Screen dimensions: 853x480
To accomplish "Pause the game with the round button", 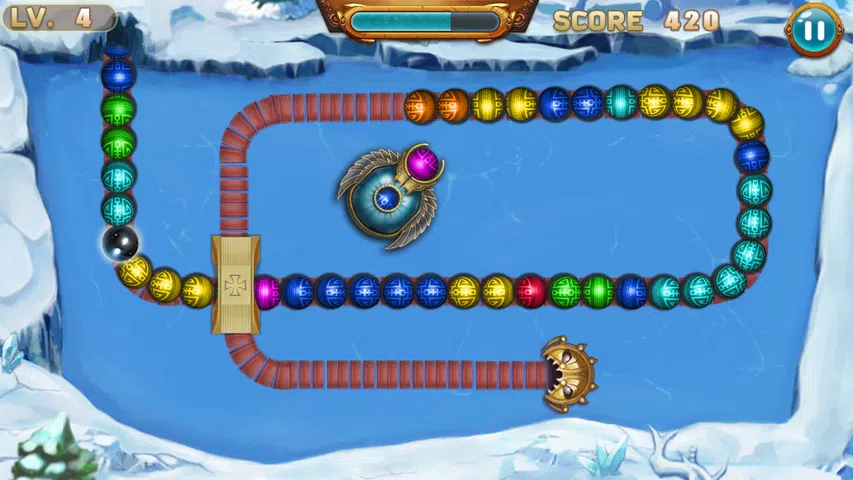I will (x=814, y=29).
